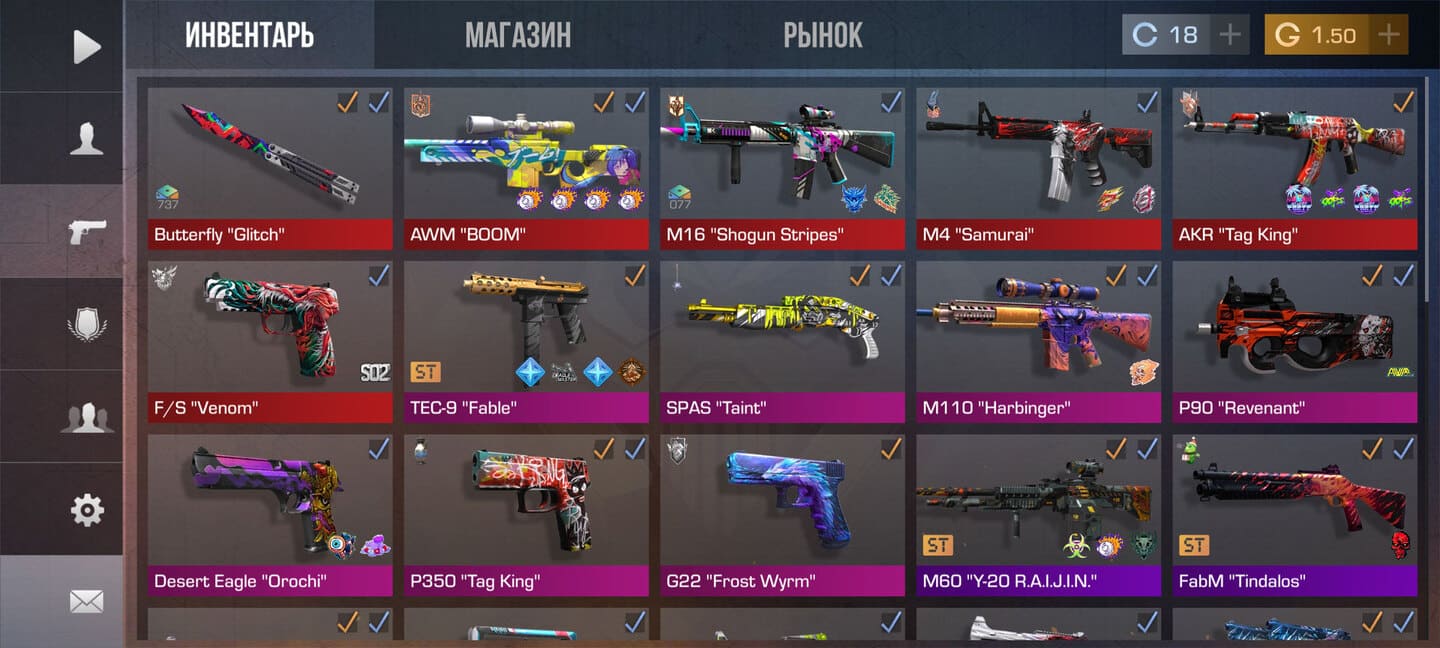Image resolution: width=1440 pixels, height=648 pixels.
Task: Open the mail envelope icon
Action: [x=87, y=601]
